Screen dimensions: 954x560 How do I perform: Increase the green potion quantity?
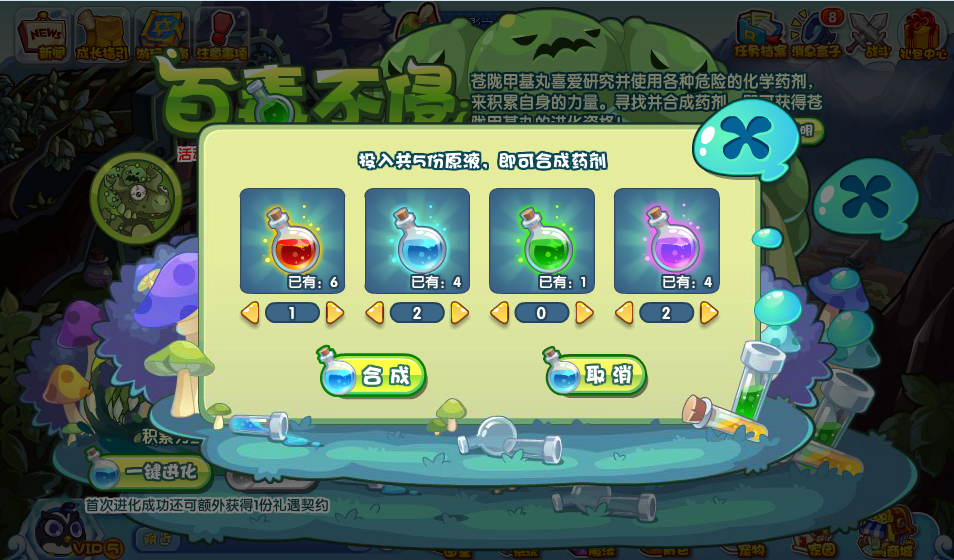584,313
